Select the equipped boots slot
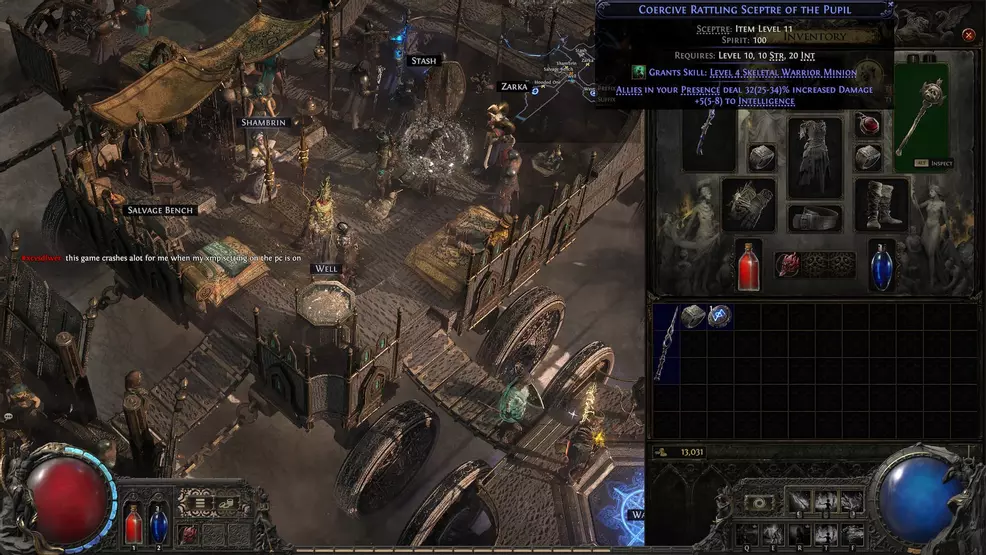986x555 pixels. coord(882,205)
